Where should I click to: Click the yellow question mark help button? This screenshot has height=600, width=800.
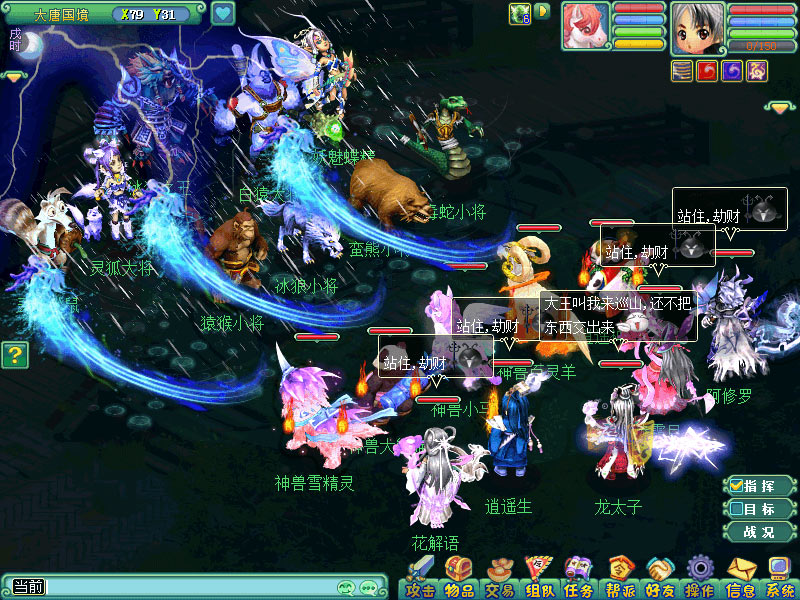(13, 355)
